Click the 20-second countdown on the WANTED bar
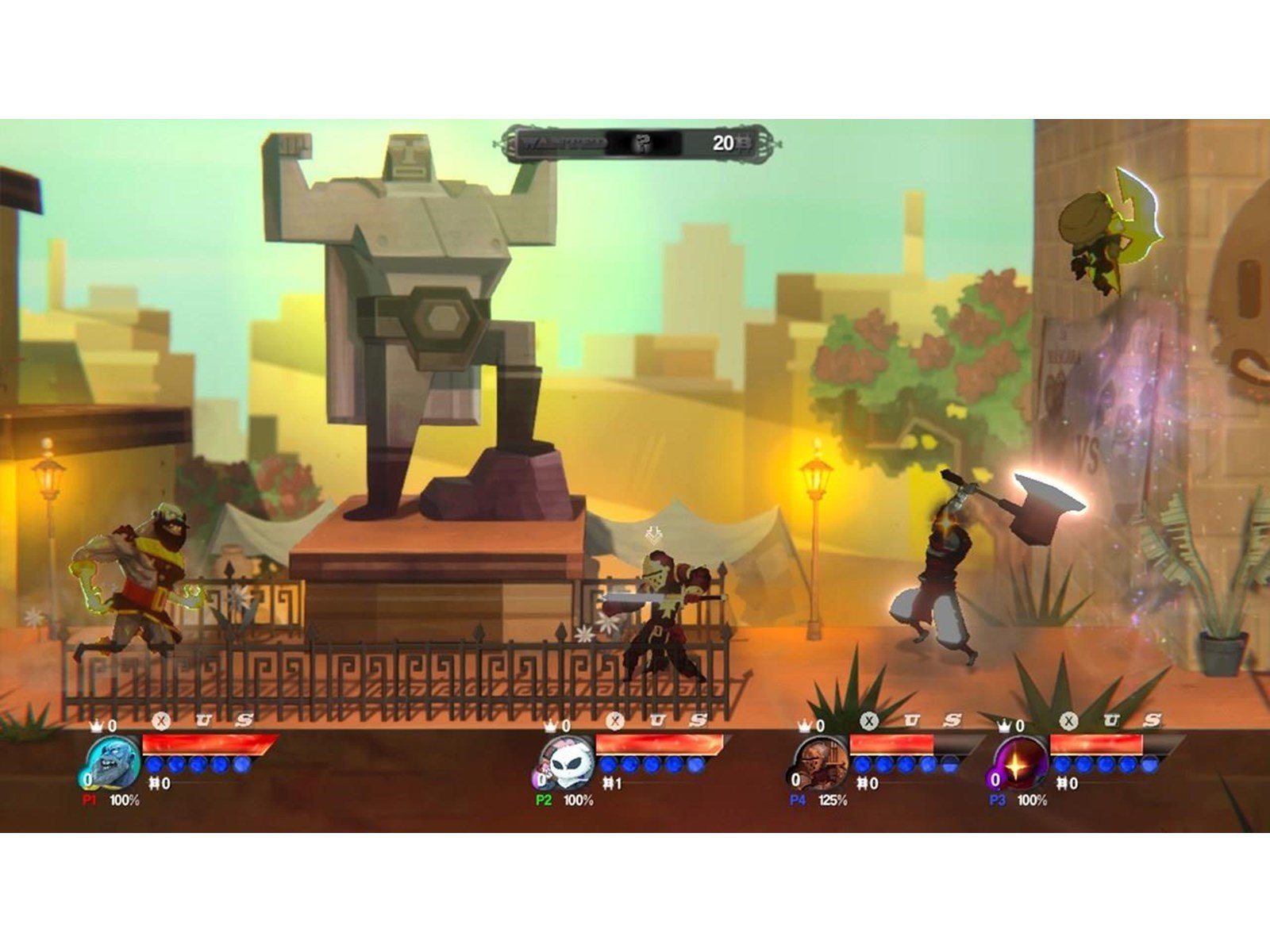The height and width of the screenshot is (952, 1270). click(722, 144)
